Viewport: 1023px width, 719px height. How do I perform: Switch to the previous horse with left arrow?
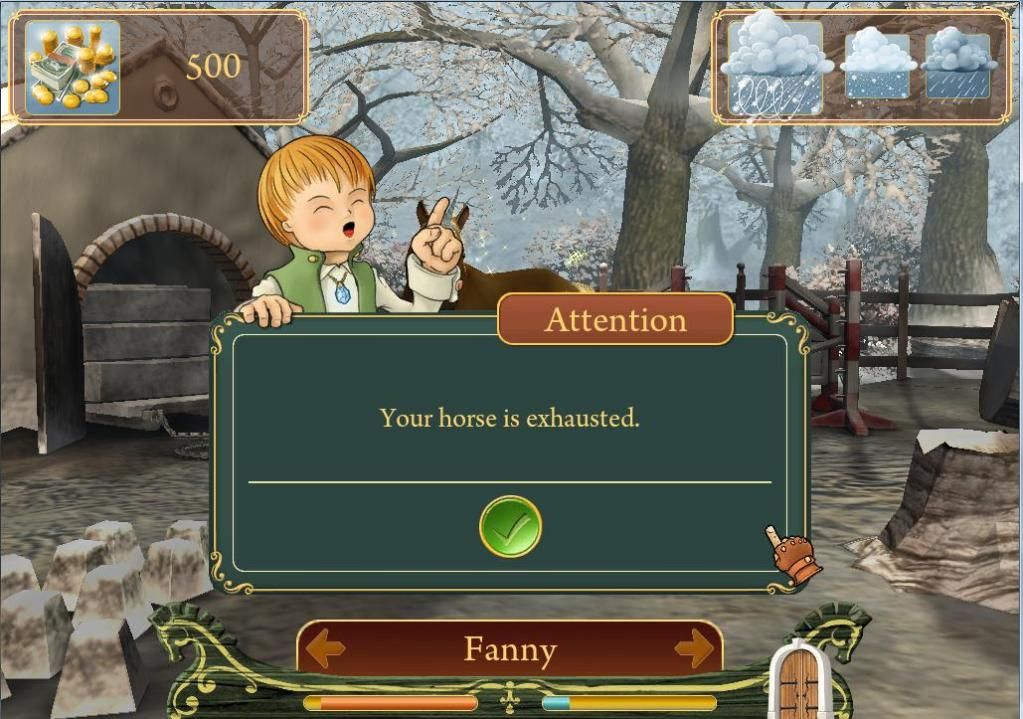(326, 650)
